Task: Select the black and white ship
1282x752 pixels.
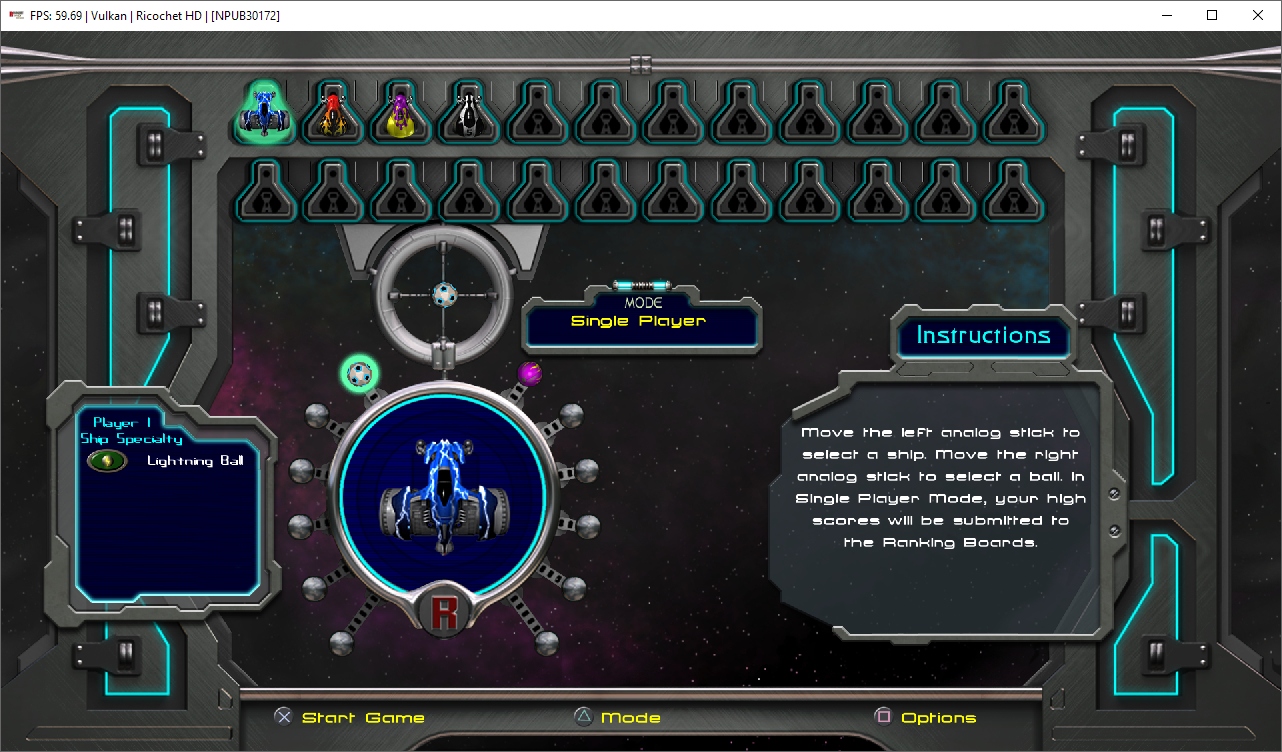Action: point(469,114)
